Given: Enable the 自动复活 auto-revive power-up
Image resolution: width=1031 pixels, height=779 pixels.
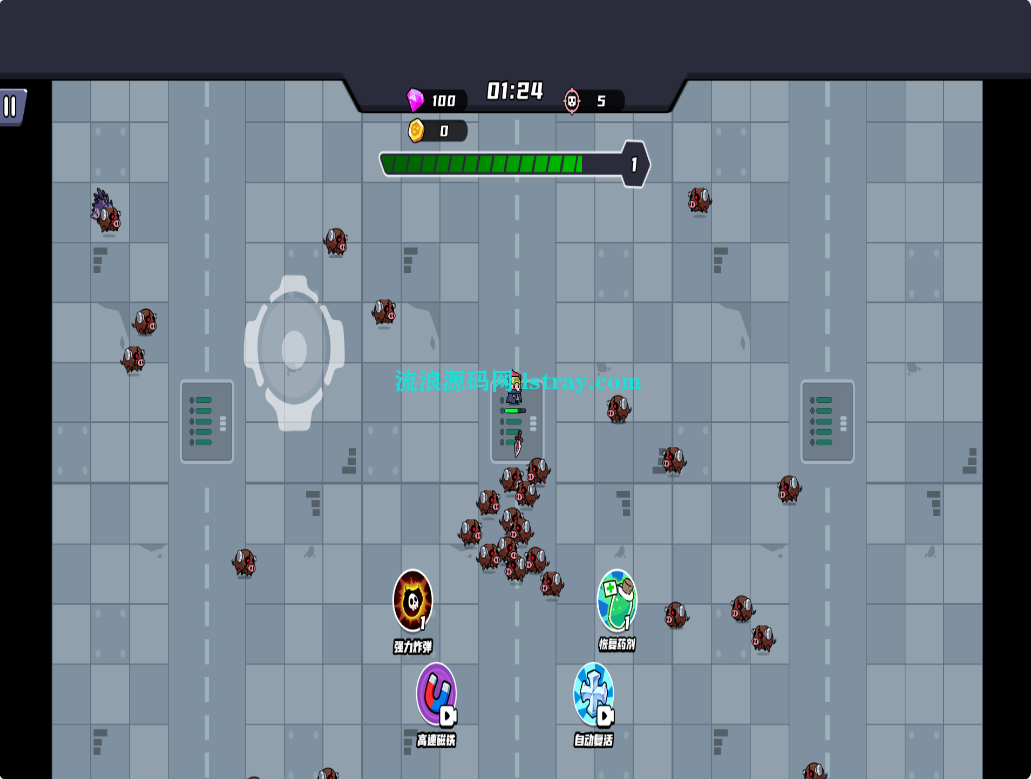Looking at the screenshot, I should (x=593, y=693).
